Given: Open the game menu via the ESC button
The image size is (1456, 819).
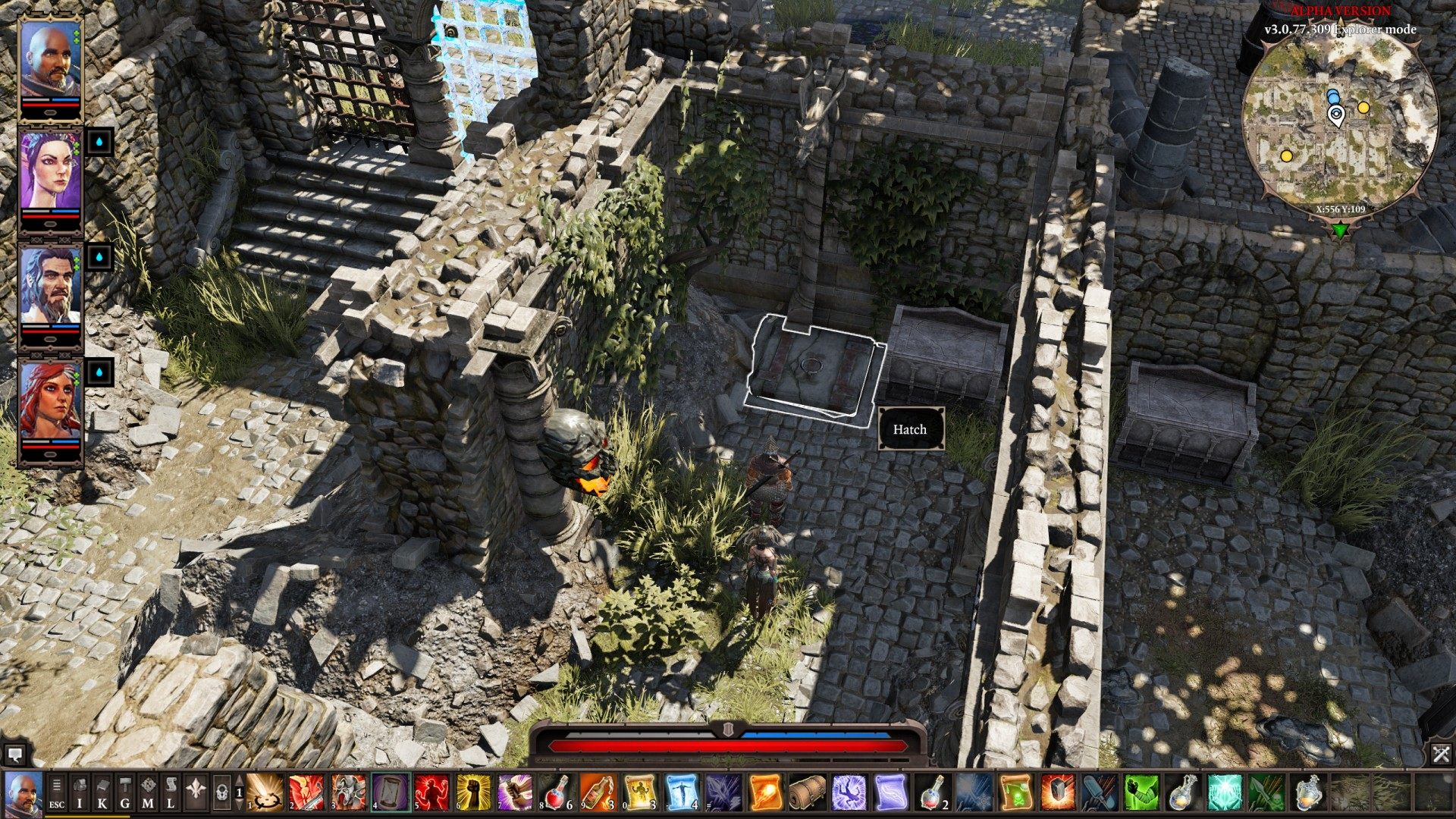Looking at the screenshot, I should (x=57, y=796).
